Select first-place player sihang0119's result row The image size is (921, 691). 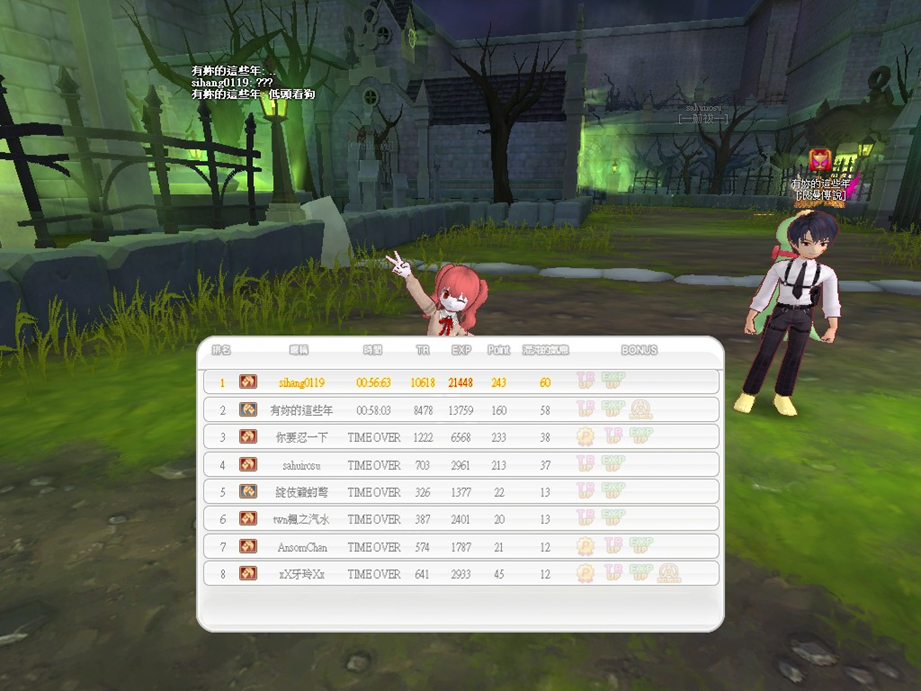[x=460, y=382]
